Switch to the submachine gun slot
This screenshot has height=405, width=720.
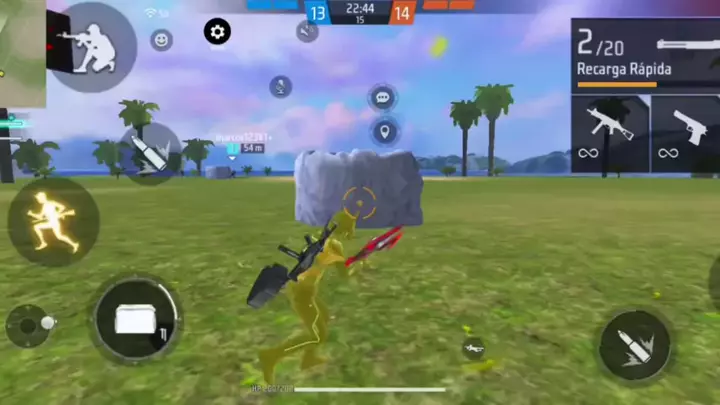coord(609,133)
